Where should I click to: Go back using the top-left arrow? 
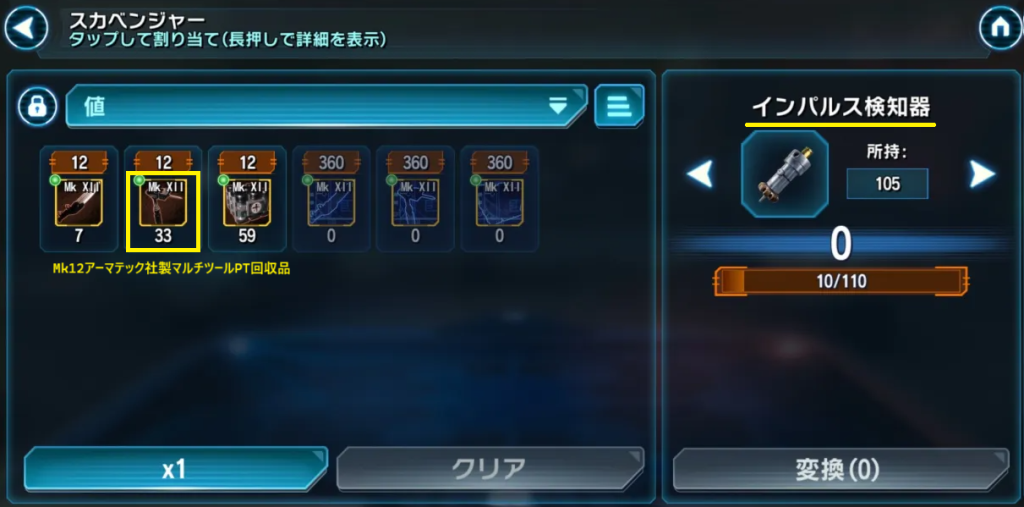(x=26, y=27)
